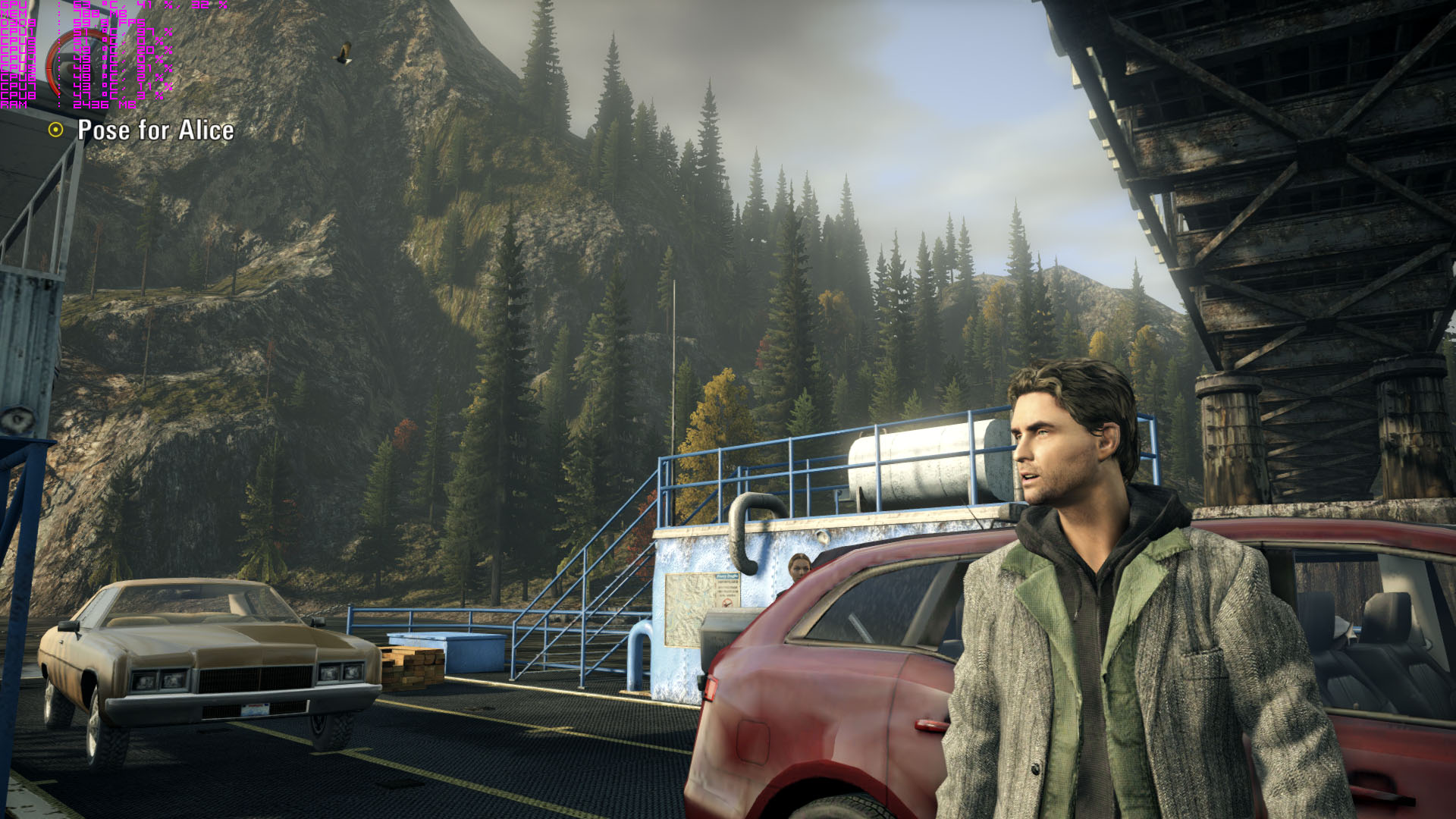Click the yellow objective marker icon
1456x819 pixels.
(x=55, y=130)
